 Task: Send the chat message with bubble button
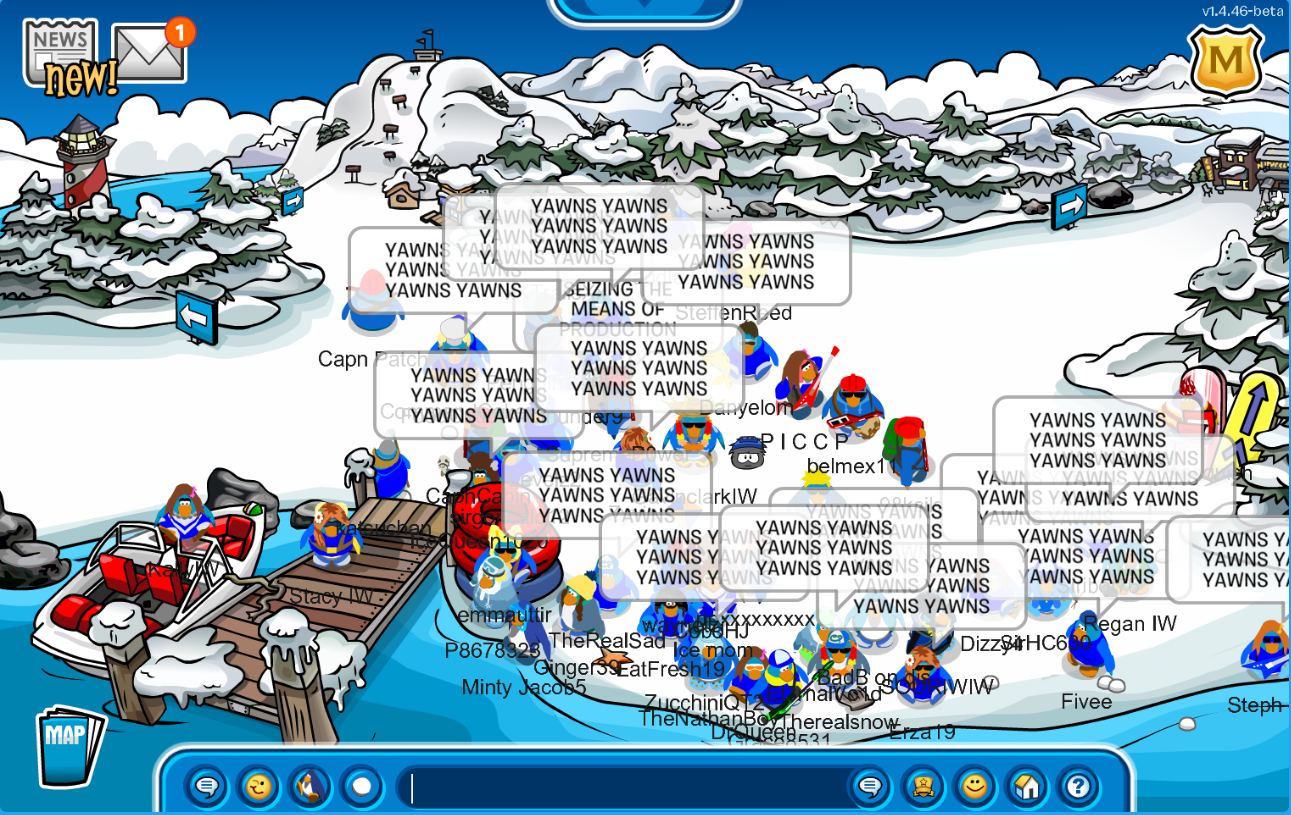(870, 787)
